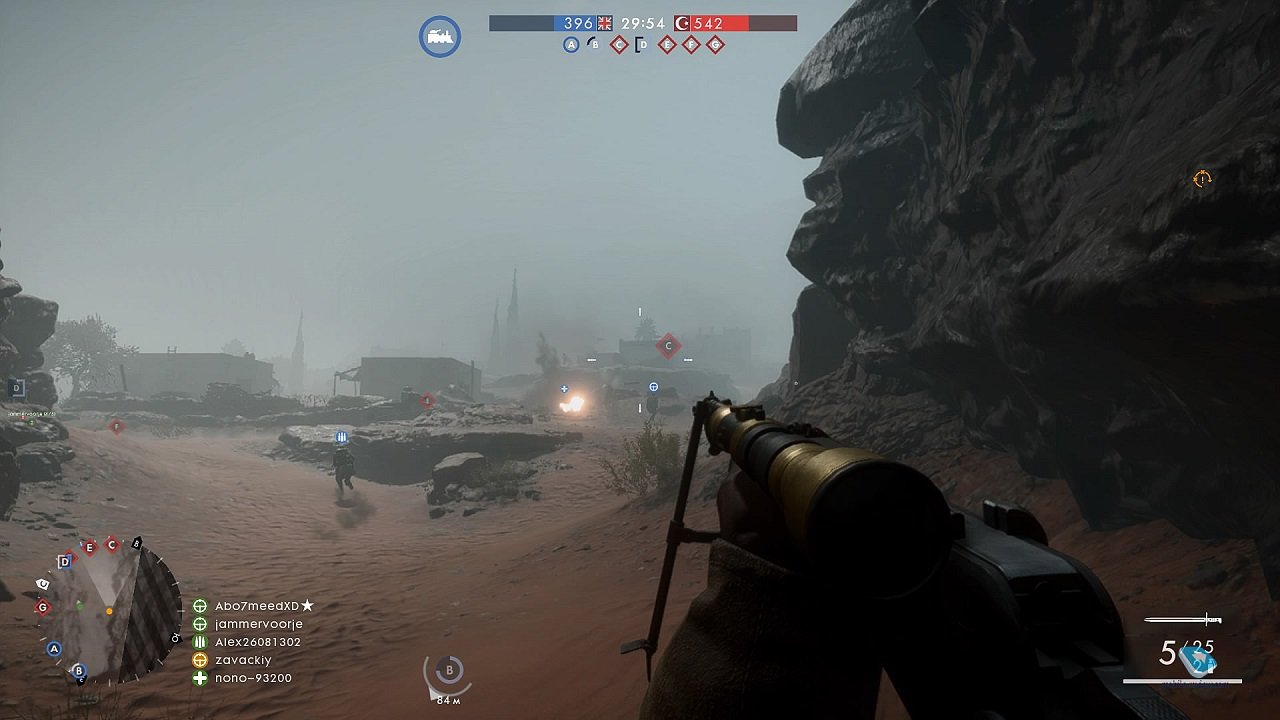Toggle objective F in the top status bar
Image resolution: width=1280 pixels, height=720 pixels.
690,44
